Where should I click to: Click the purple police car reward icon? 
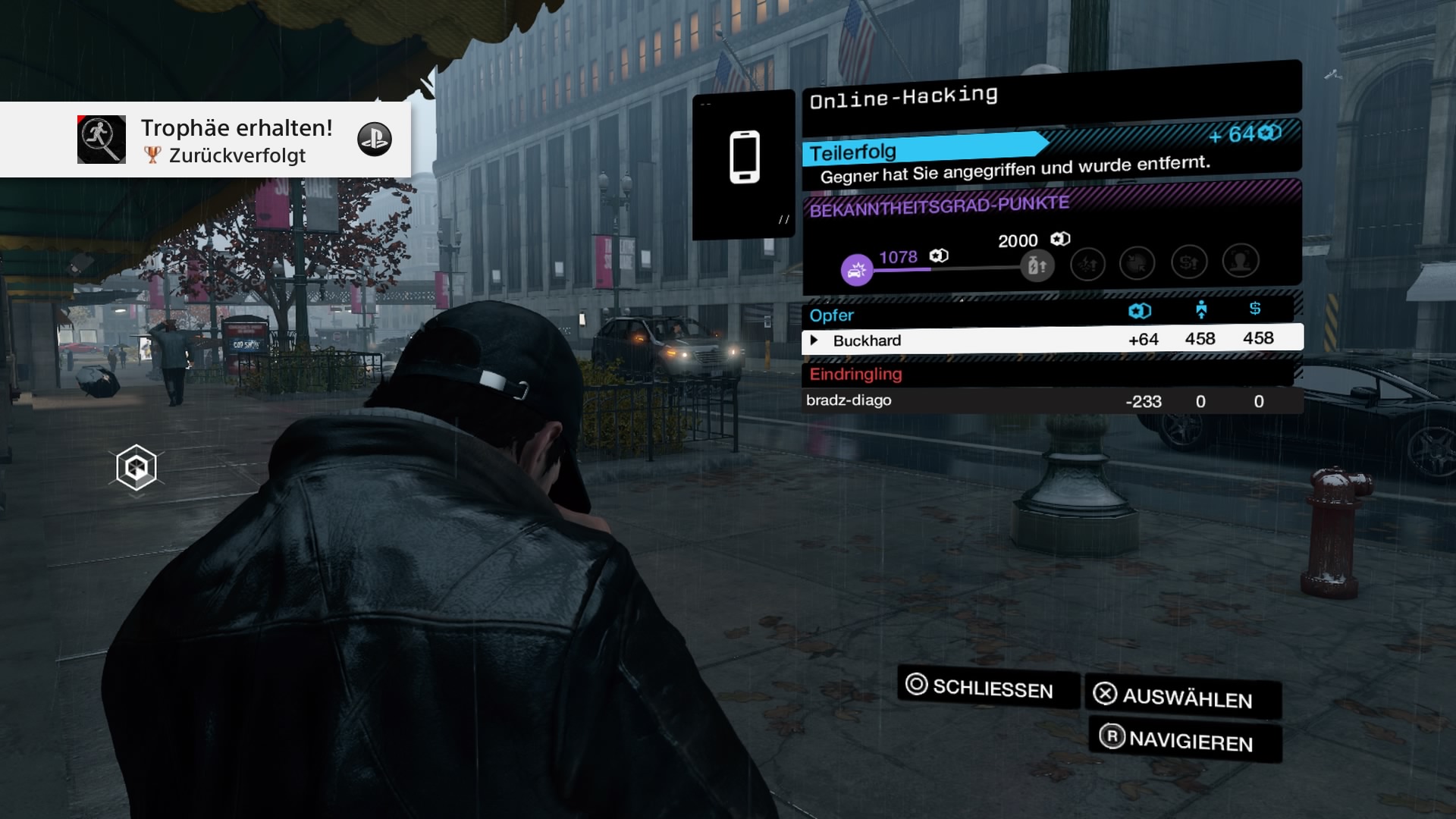(x=857, y=269)
